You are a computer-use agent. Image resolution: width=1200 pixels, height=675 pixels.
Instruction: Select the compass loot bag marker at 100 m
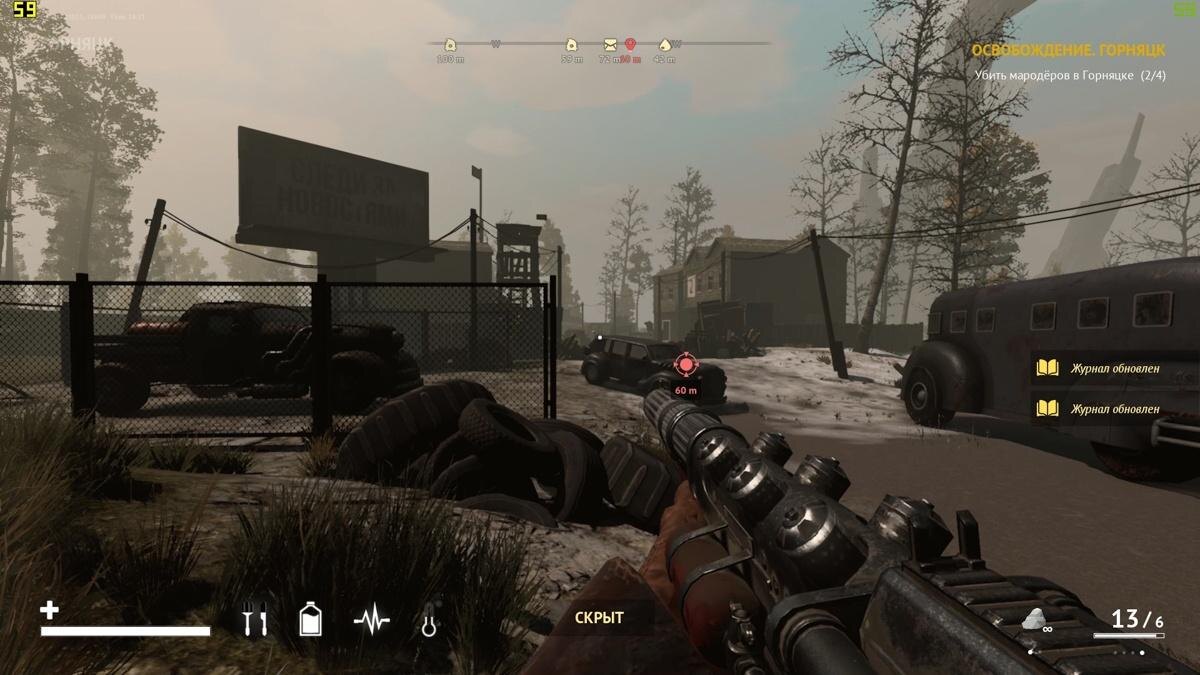click(x=450, y=44)
